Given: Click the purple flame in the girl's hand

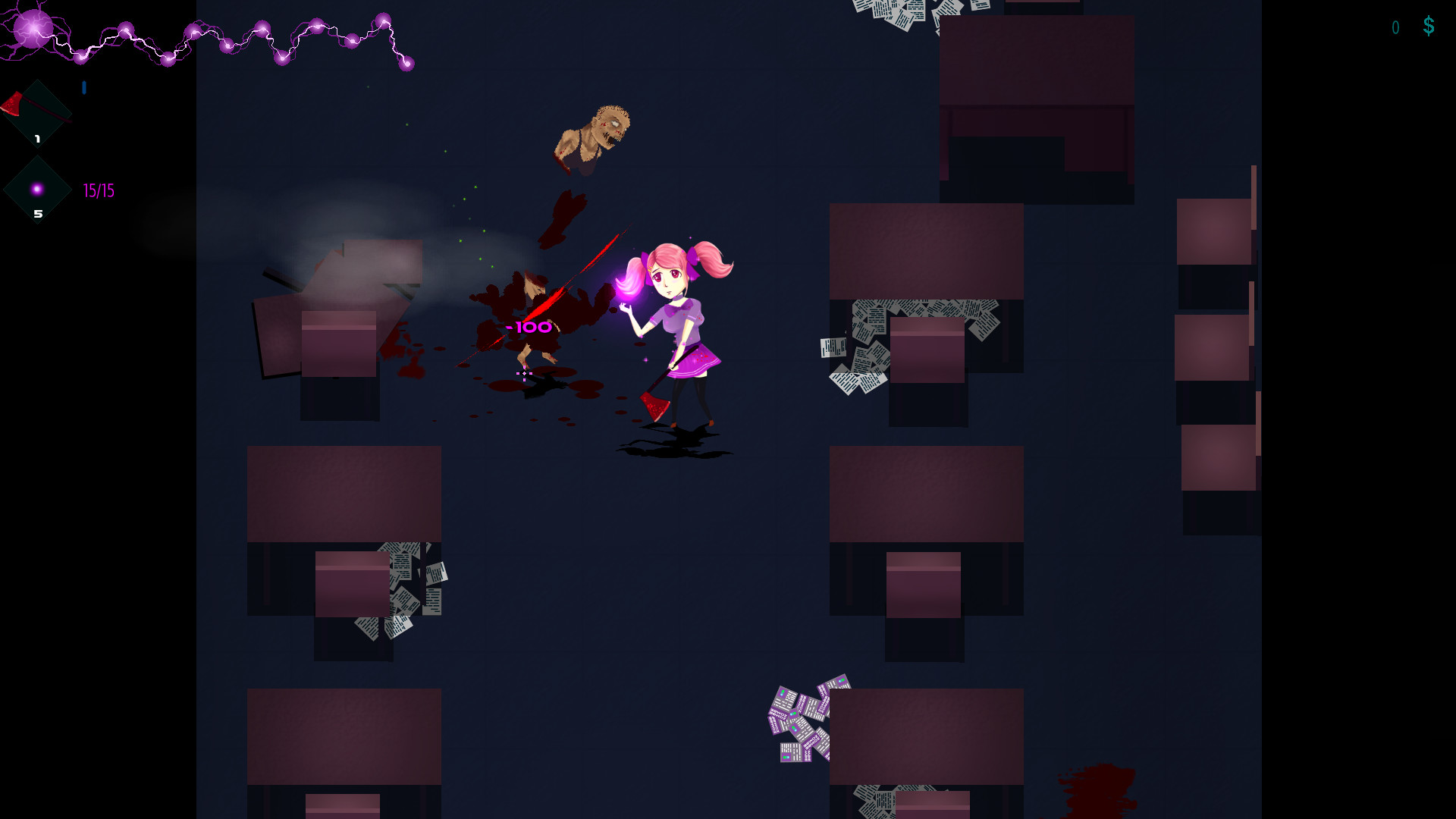Looking at the screenshot, I should (x=629, y=289).
